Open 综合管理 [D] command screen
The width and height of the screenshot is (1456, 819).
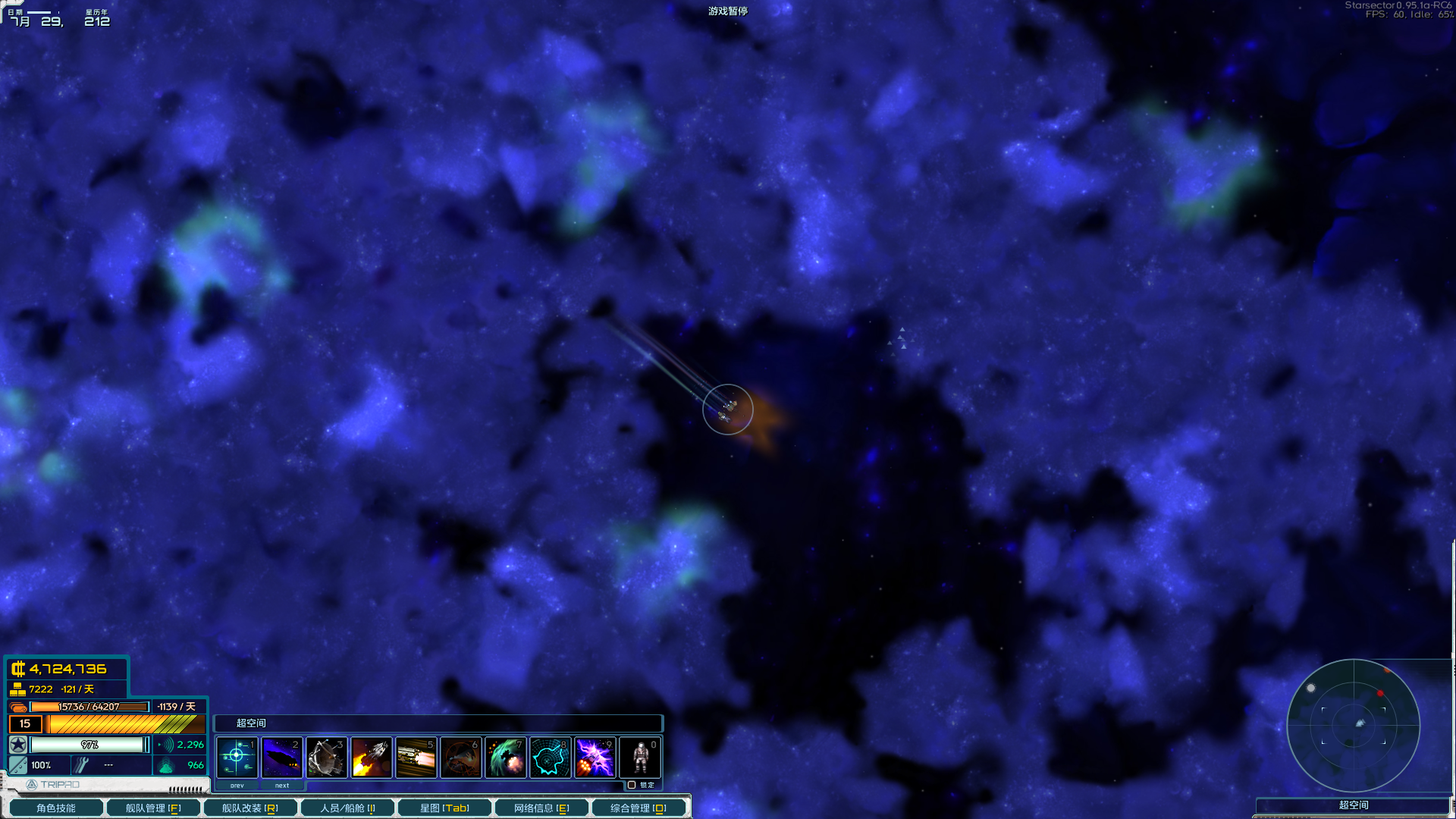point(639,808)
